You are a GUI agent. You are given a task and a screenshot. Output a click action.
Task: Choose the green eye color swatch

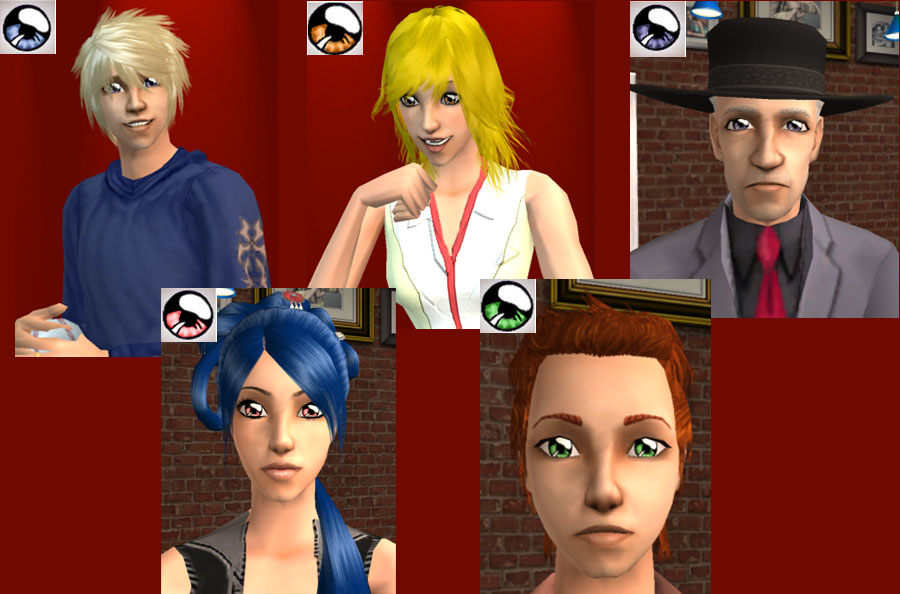click(x=507, y=305)
